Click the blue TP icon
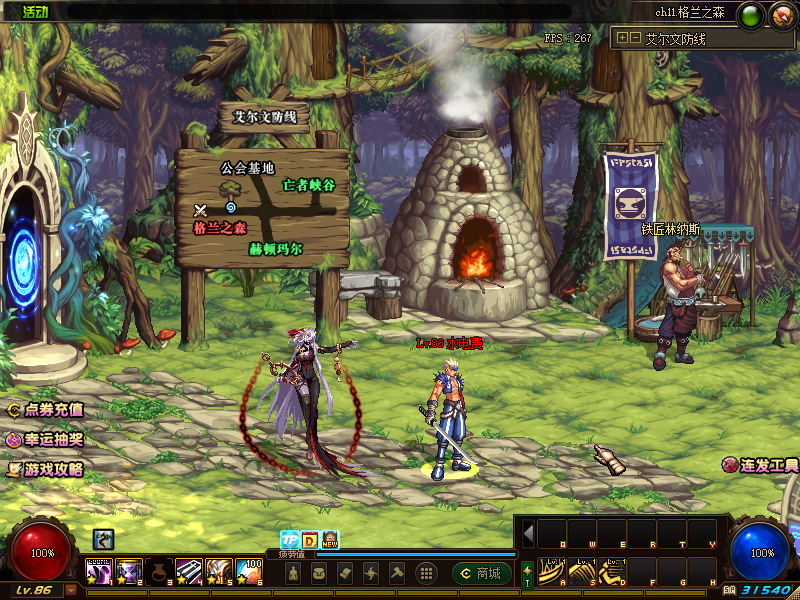The image size is (800, 600). (x=288, y=539)
